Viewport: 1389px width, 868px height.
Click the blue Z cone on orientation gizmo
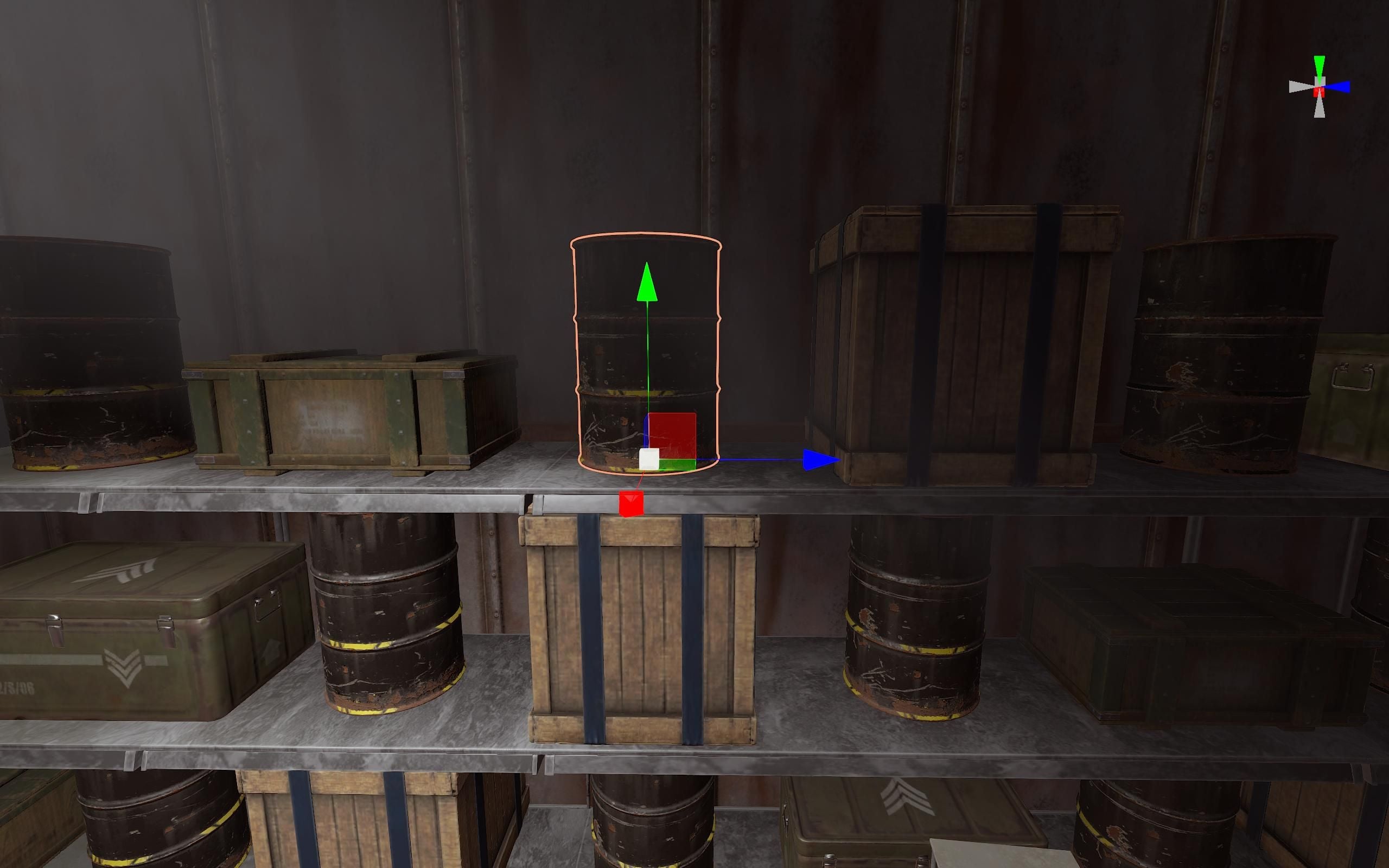[x=1341, y=87]
